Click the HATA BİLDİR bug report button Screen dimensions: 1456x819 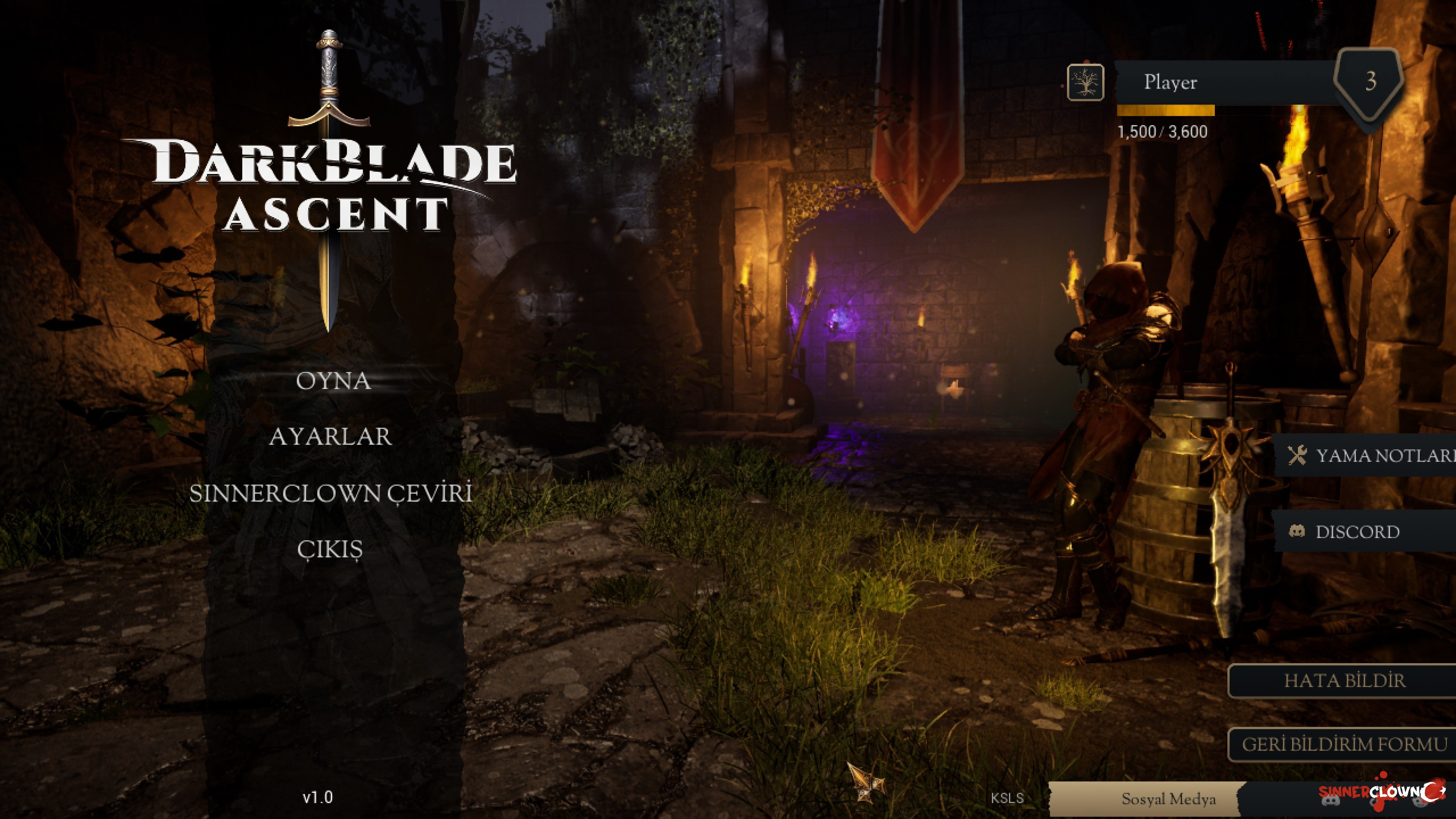coord(1344,681)
